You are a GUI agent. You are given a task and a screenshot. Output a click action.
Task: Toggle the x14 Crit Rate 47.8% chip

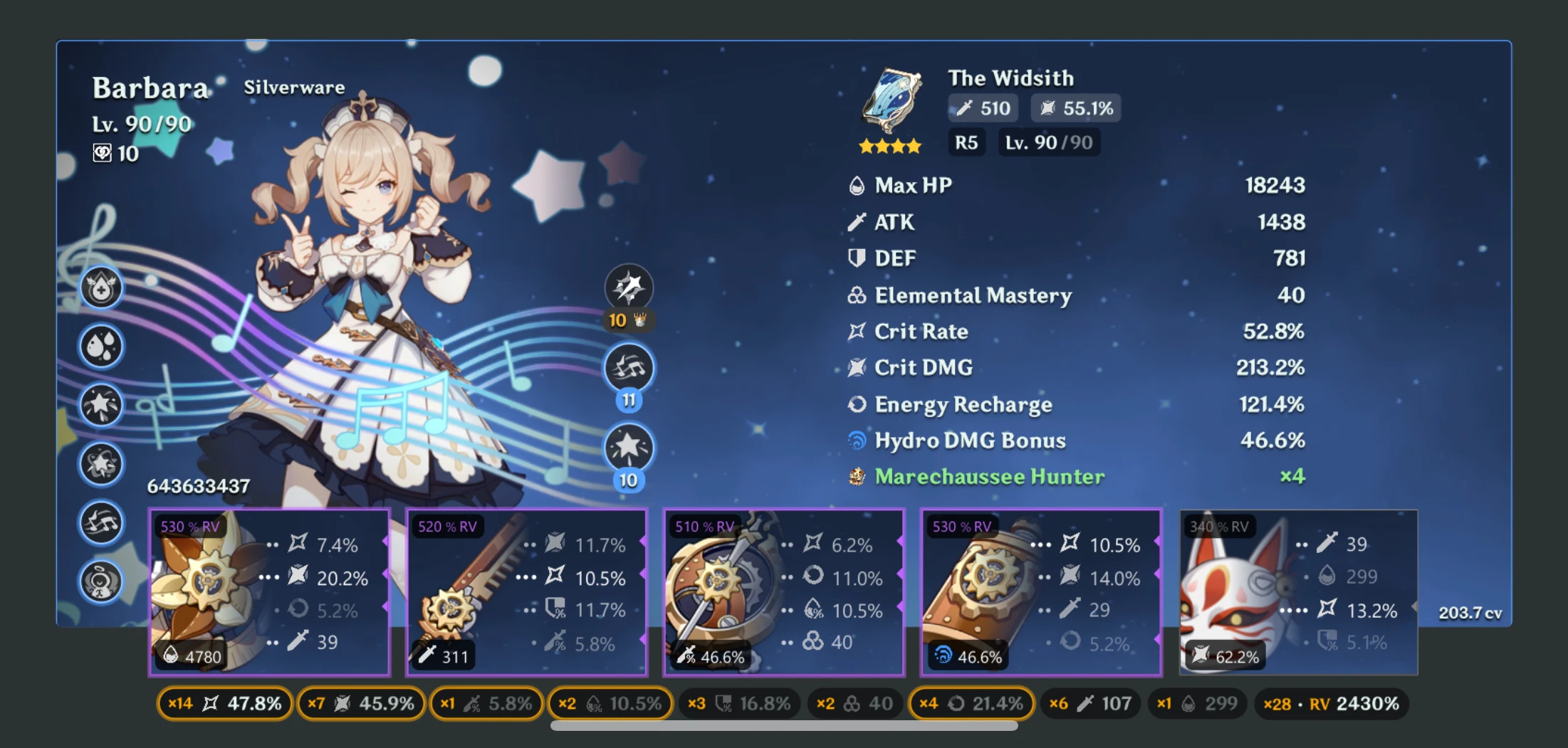tap(224, 704)
